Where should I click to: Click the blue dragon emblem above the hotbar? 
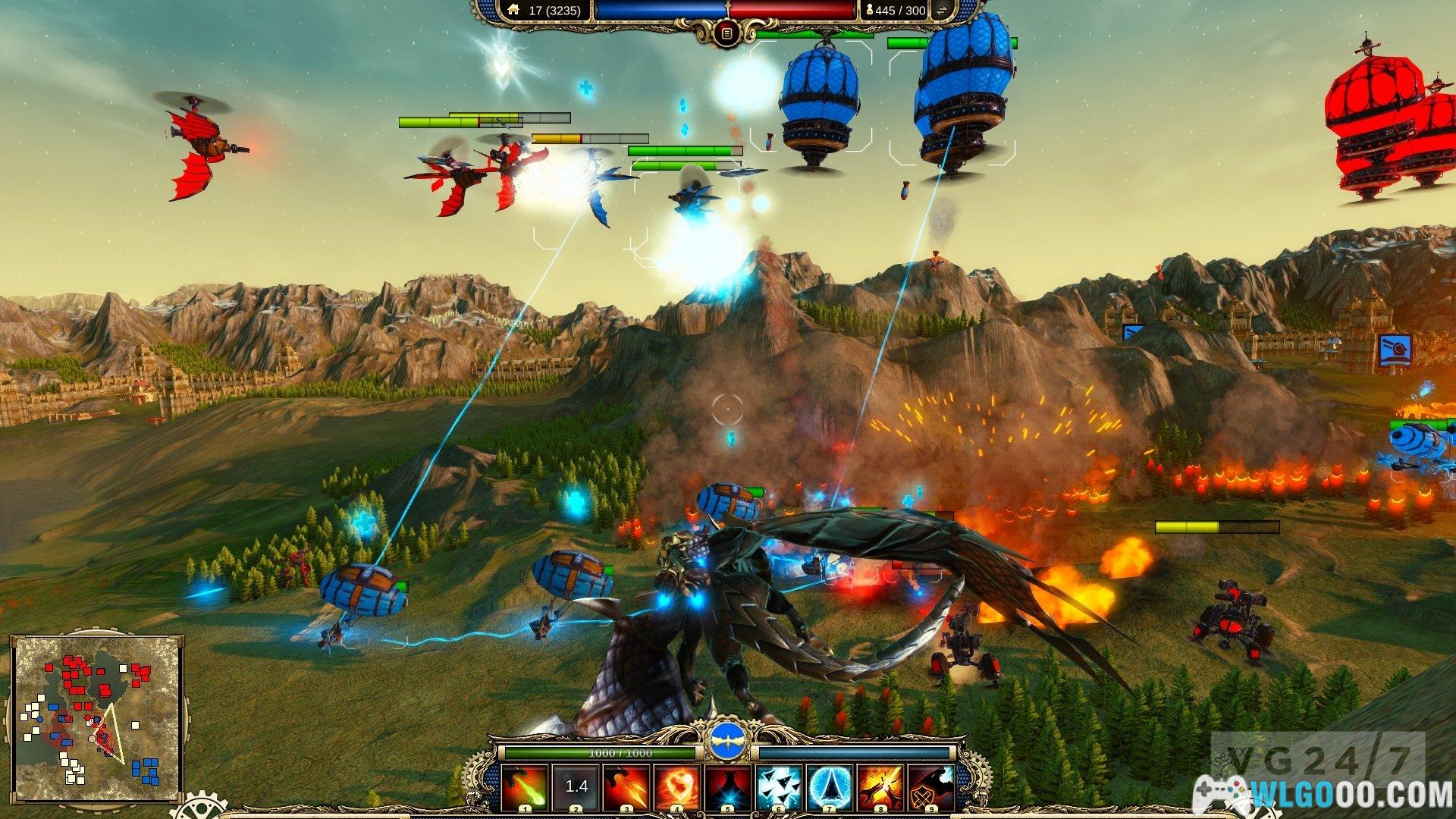coord(728,741)
